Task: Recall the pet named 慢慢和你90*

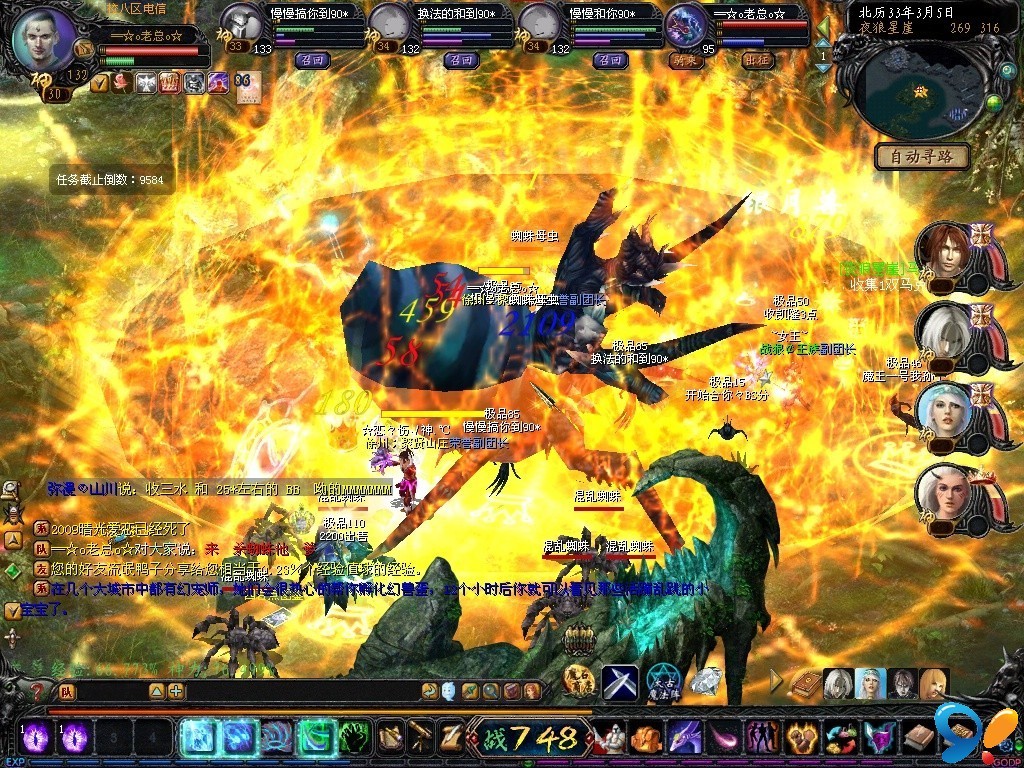Action: (608, 60)
